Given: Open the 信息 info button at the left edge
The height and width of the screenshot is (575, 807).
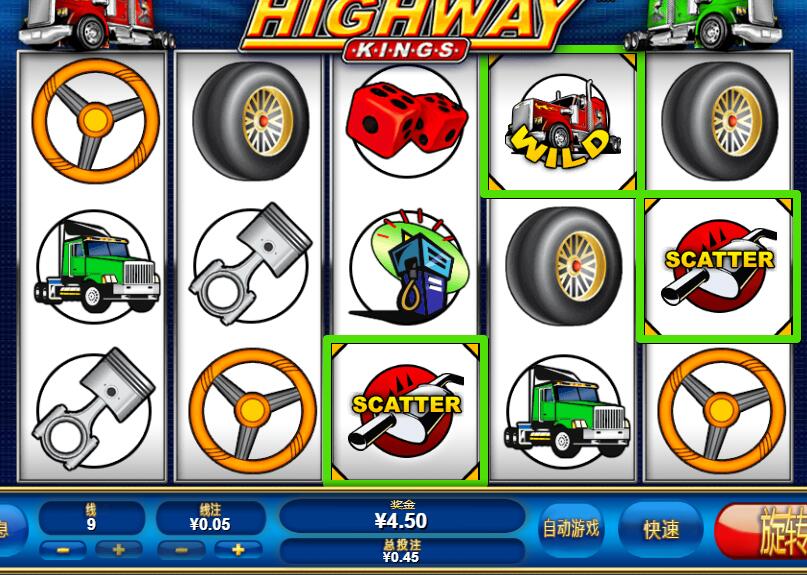Looking at the screenshot, I should tap(8, 529).
